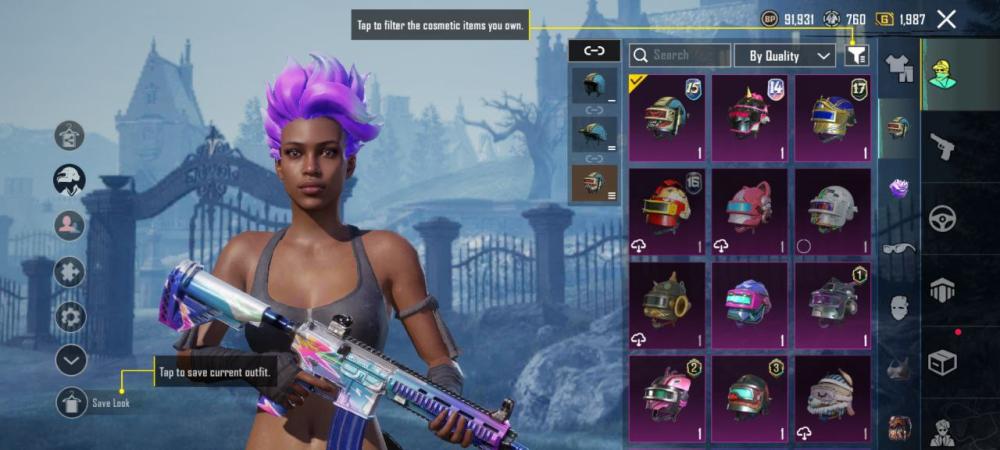Click the gear icon on left sidebar
Screen dimensions: 1000x450
(70, 316)
